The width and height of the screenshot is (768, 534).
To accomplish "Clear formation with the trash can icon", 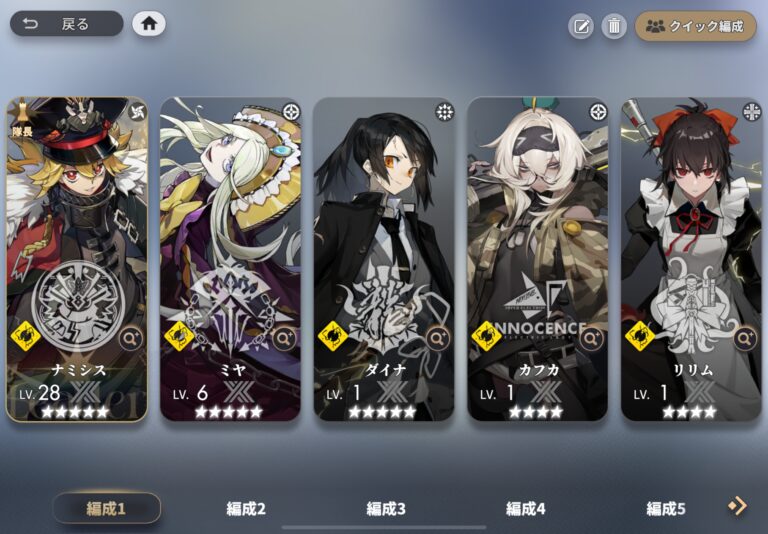I will [x=613, y=26].
